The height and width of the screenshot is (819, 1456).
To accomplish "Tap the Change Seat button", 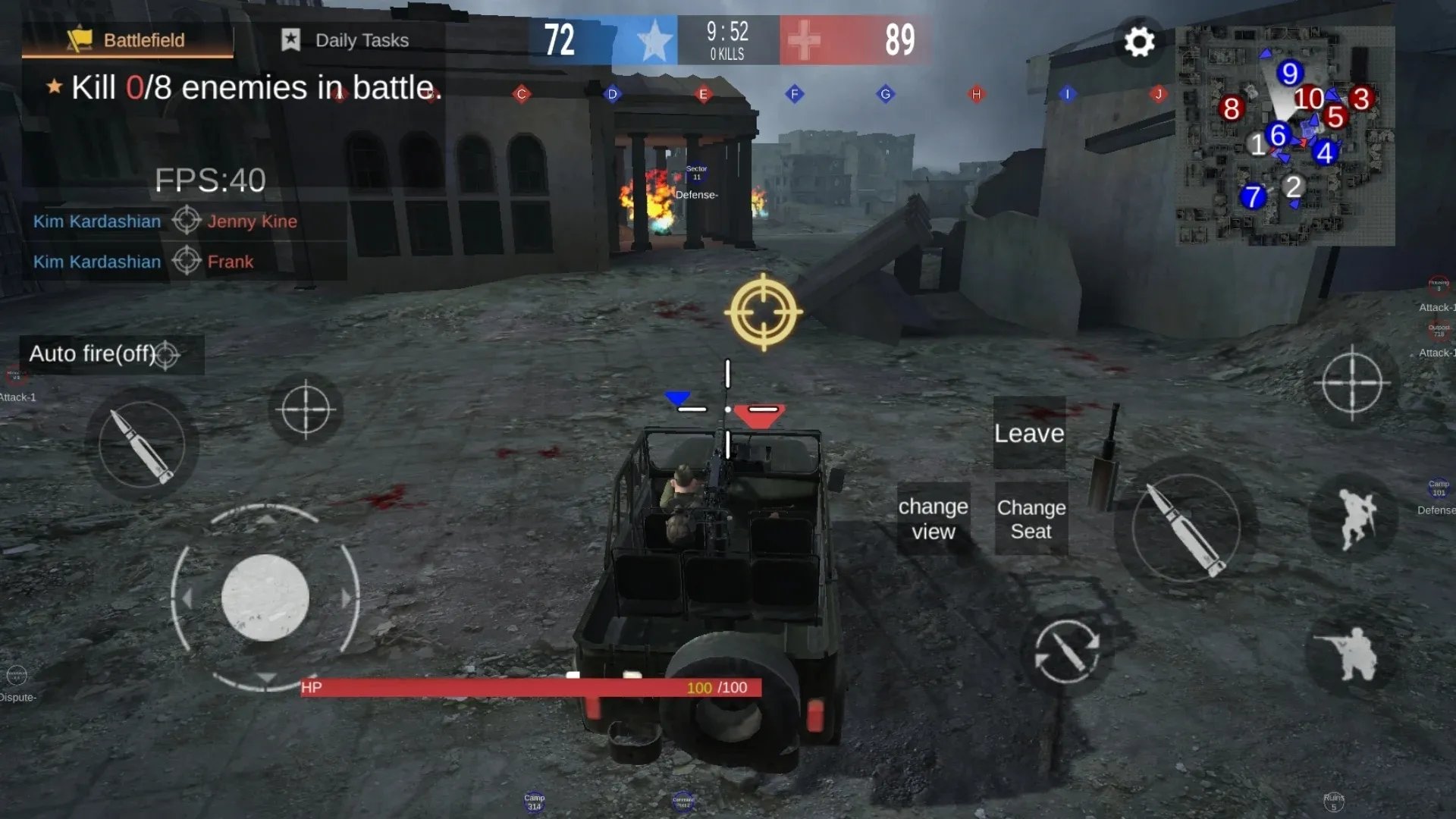I will tap(1030, 519).
